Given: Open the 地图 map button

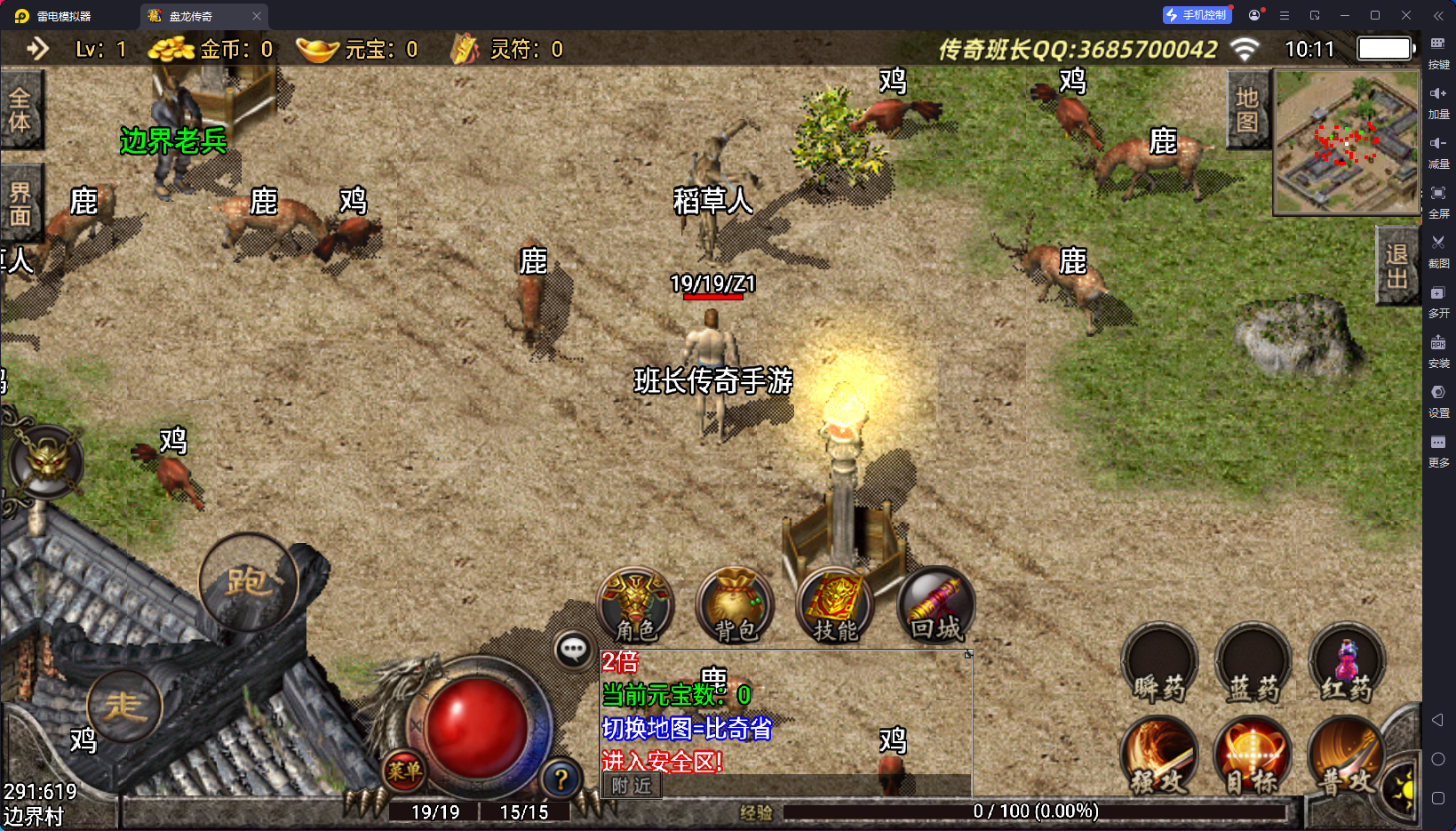Looking at the screenshot, I should click(1247, 110).
